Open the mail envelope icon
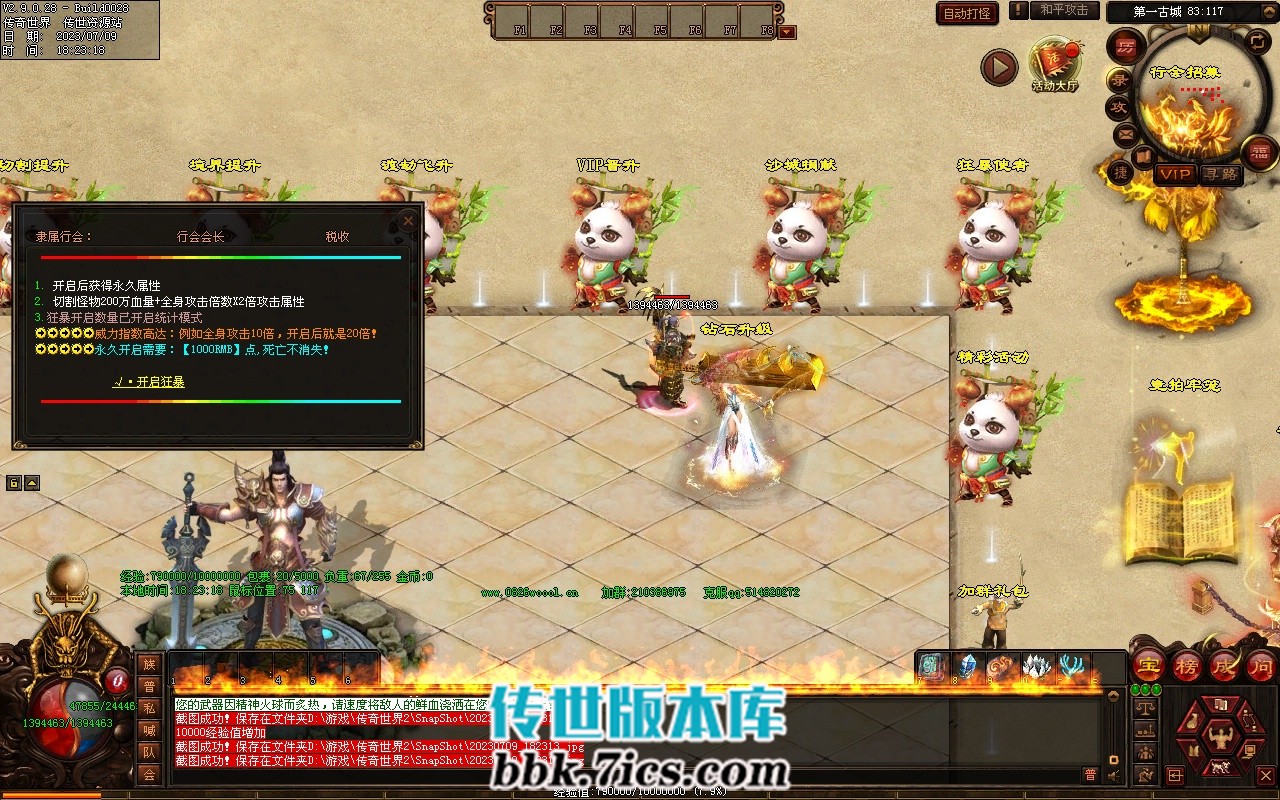This screenshot has height=800, width=1280. (1125, 133)
